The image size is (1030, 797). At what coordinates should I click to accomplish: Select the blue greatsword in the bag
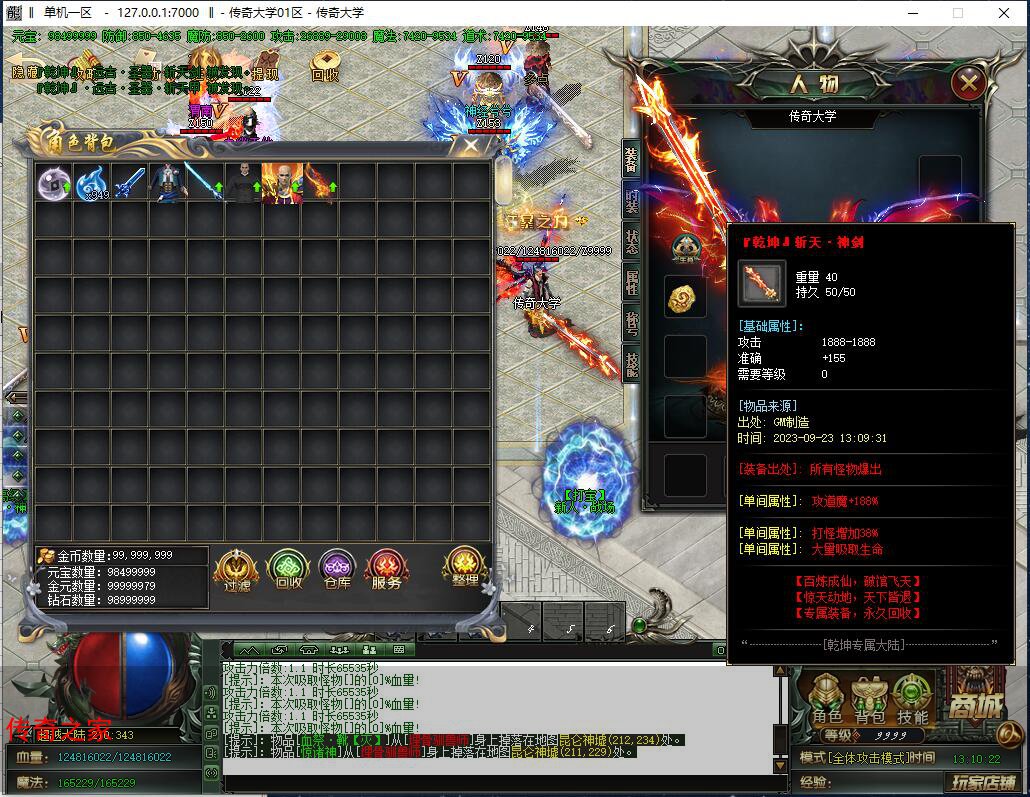(x=130, y=184)
